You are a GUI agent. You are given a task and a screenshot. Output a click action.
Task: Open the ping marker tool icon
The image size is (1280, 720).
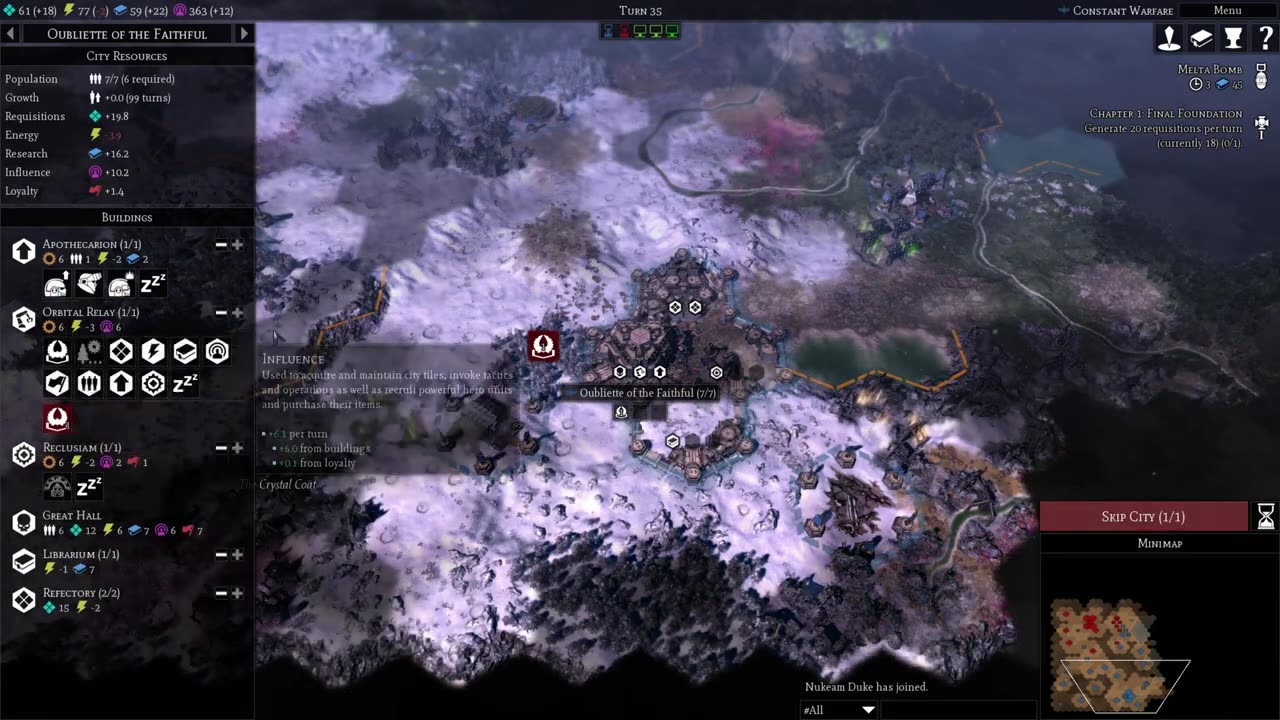pos(1169,38)
